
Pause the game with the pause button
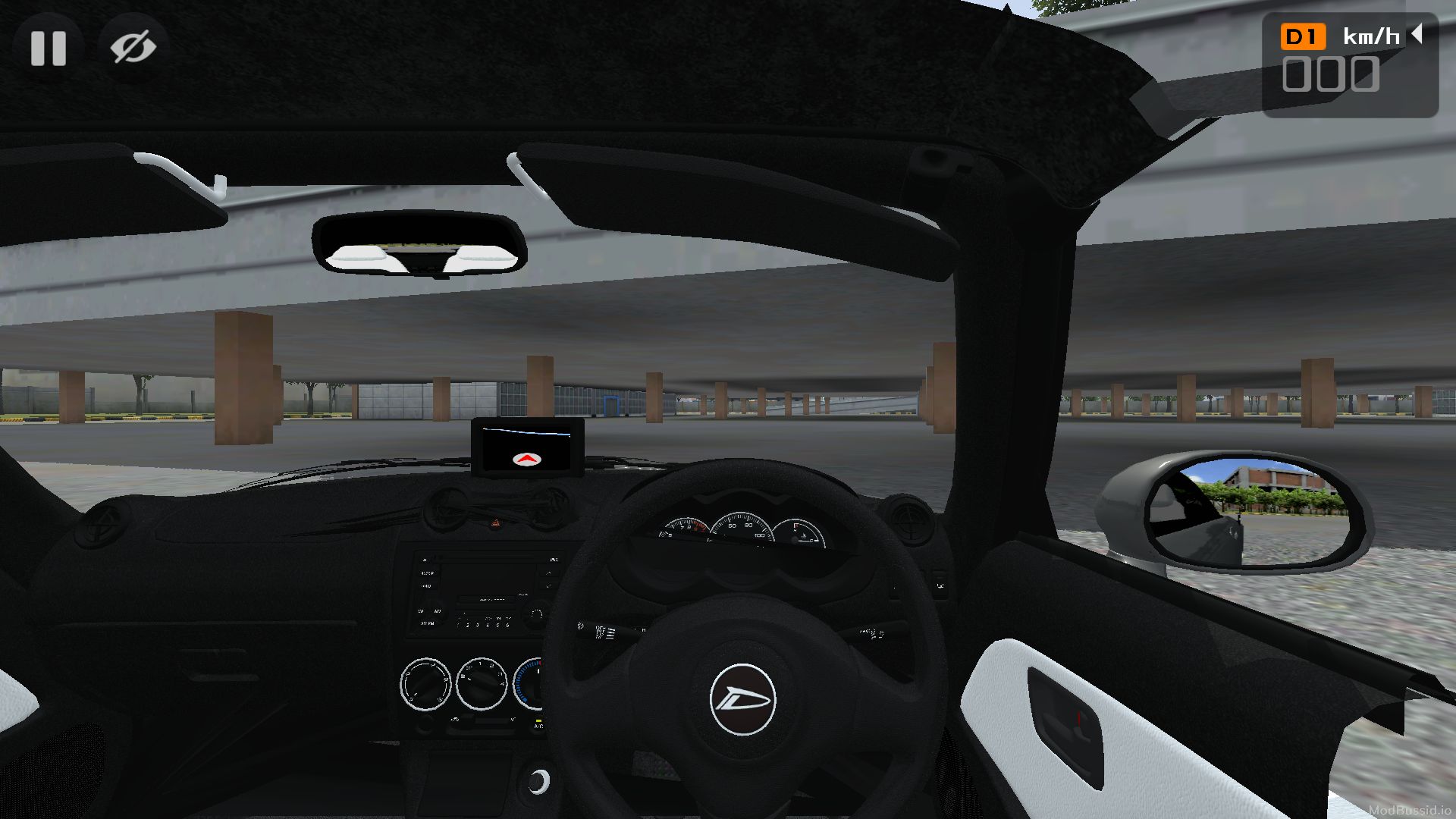49,48
